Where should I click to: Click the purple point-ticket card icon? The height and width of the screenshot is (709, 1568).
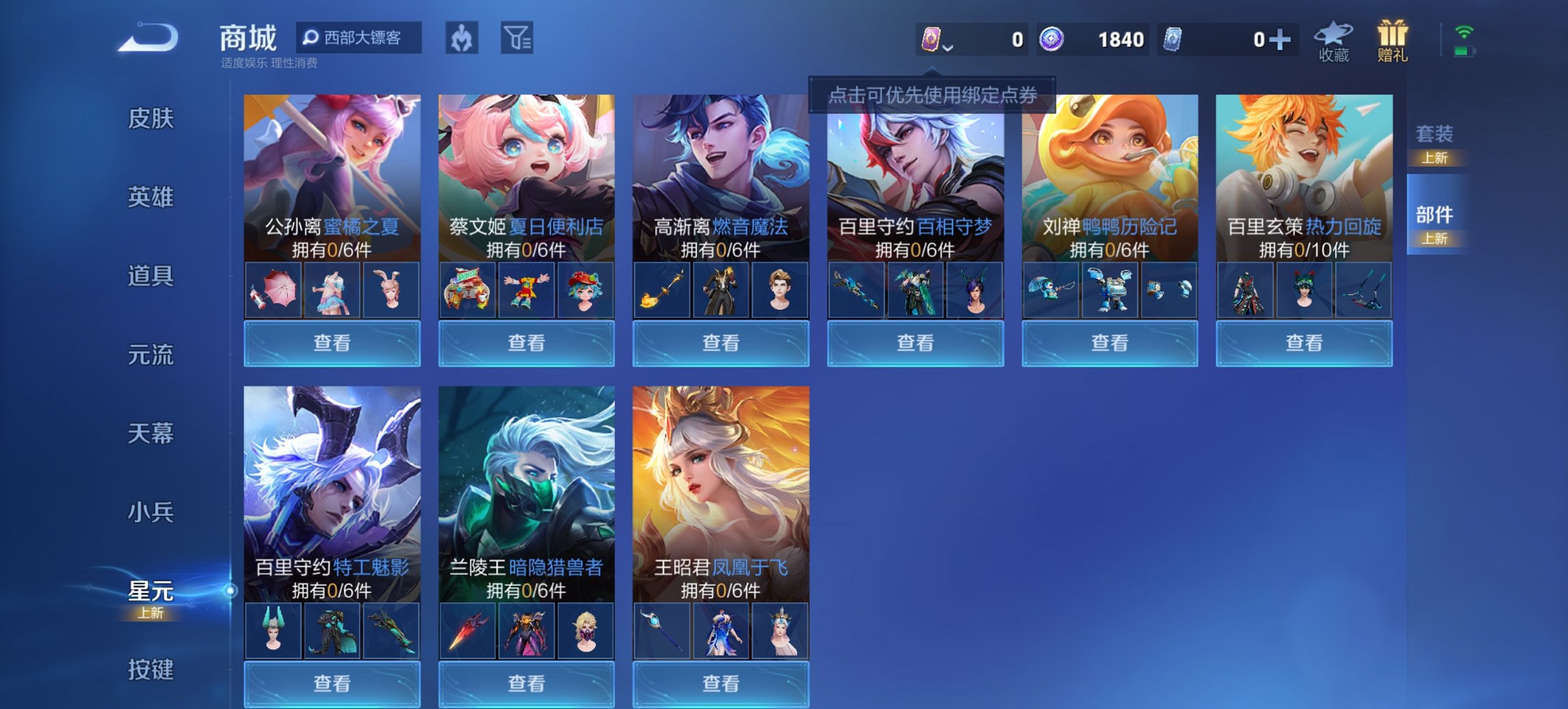click(x=931, y=38)
